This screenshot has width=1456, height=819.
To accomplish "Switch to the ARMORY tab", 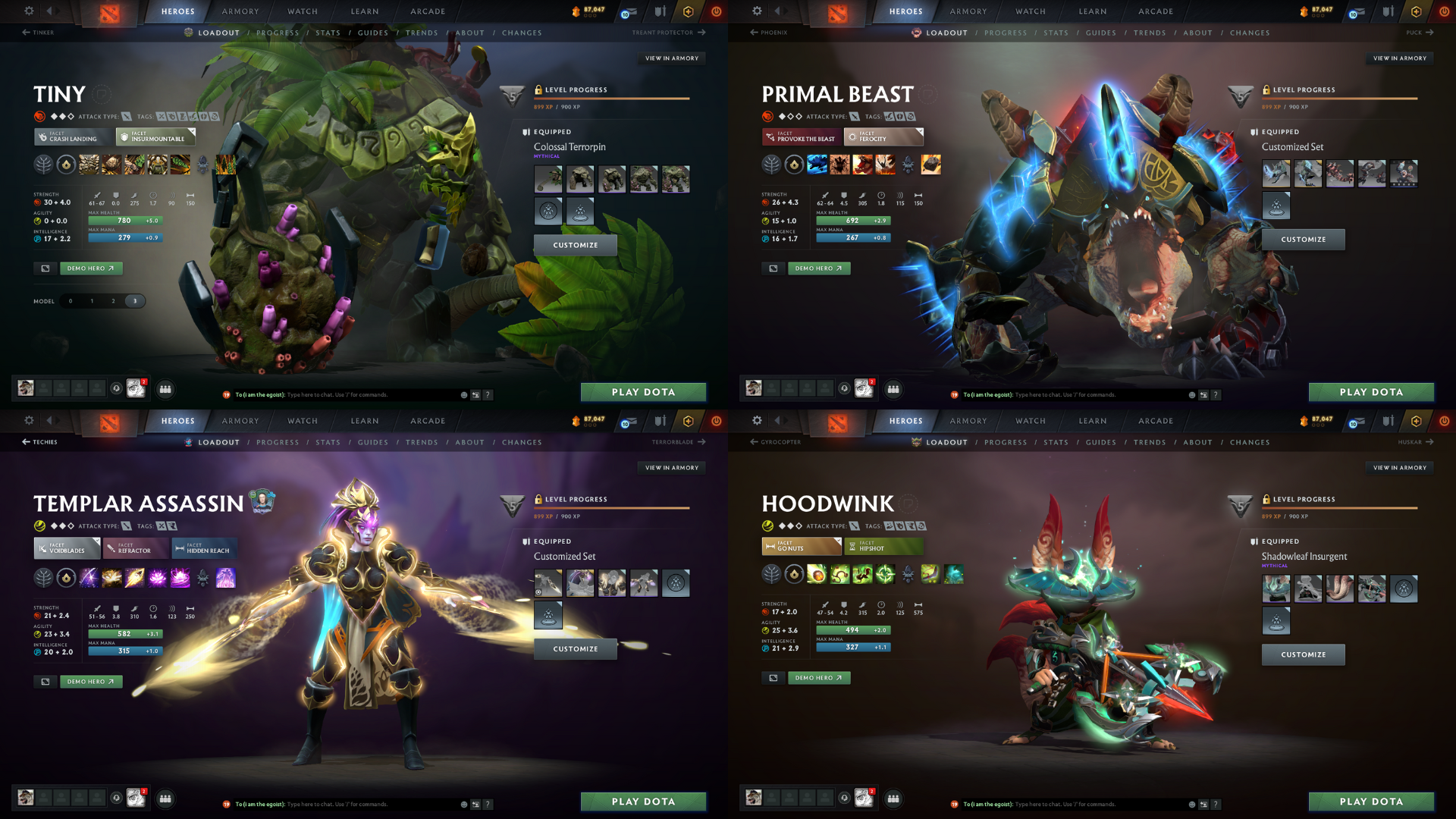I will pos(240,11).
